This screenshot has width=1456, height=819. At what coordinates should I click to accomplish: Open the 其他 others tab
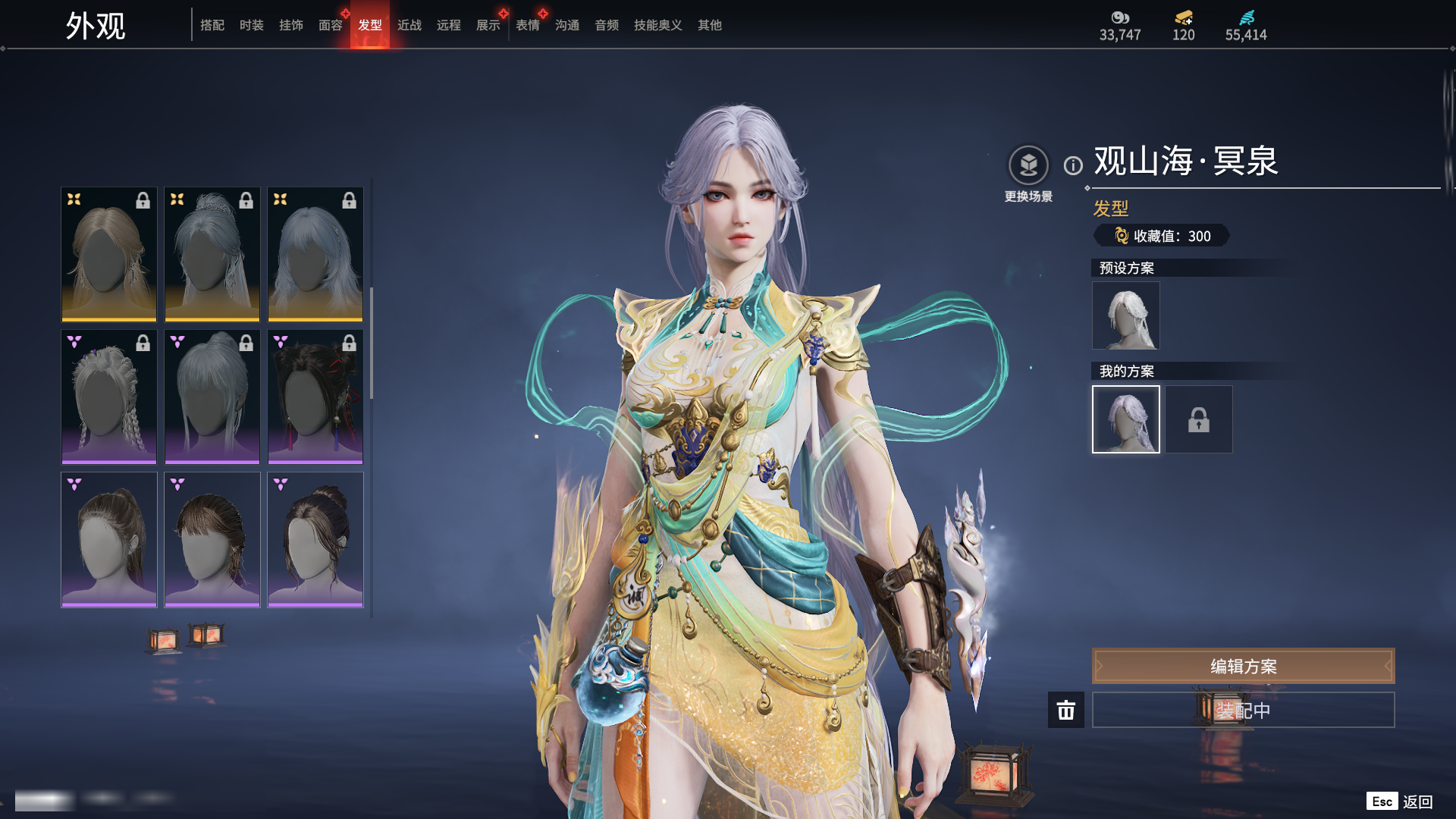tap(709, 25)
